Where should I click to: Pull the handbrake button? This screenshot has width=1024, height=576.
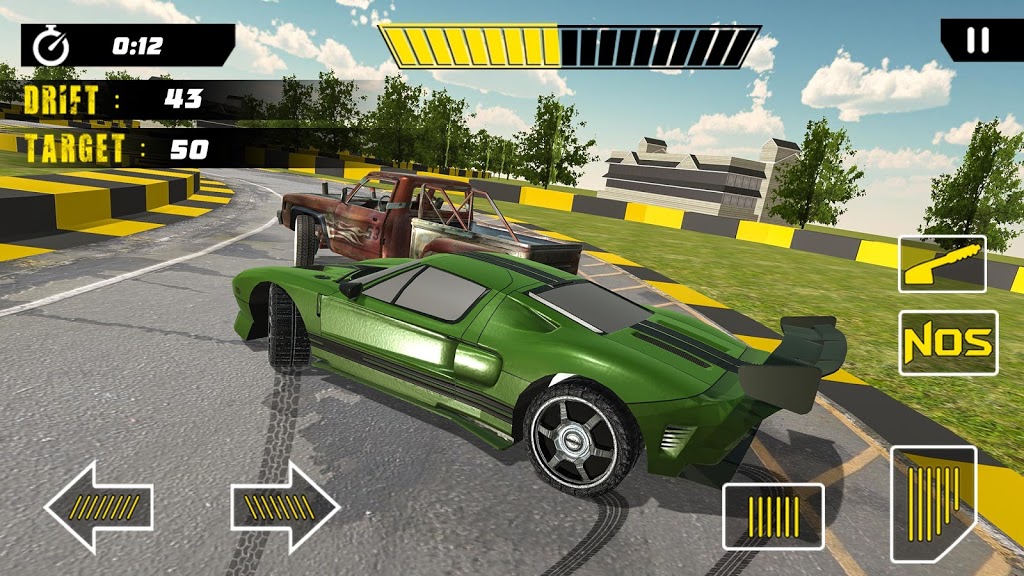coord(942,264)
